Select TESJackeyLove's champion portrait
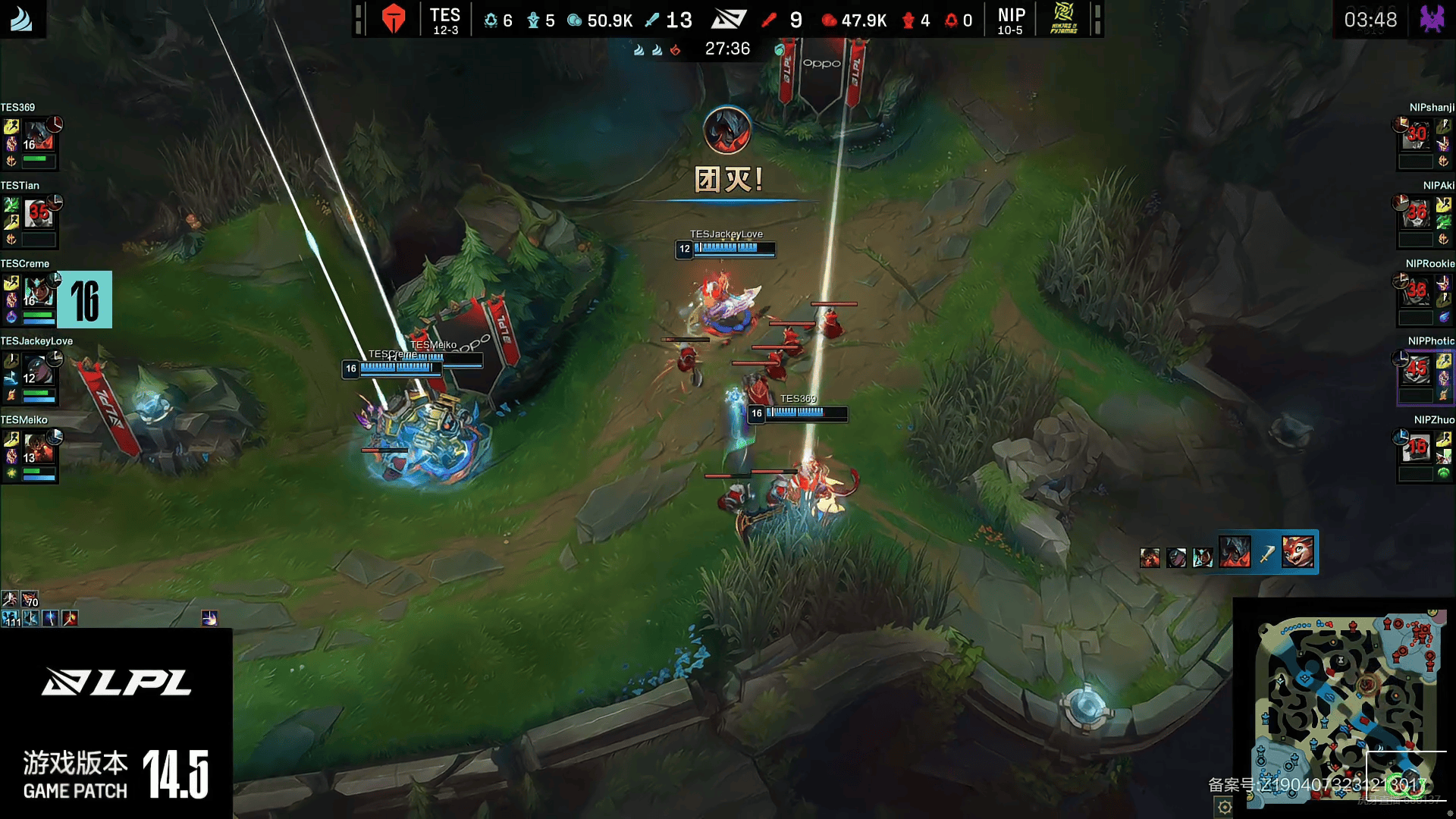The width and height of the screenshot is (1456, 819). (x=38, y=370)
